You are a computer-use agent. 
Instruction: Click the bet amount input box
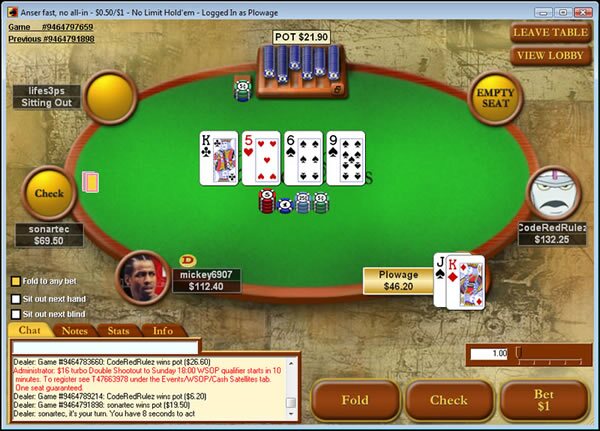pyautogui.click(x=489, y=353)
